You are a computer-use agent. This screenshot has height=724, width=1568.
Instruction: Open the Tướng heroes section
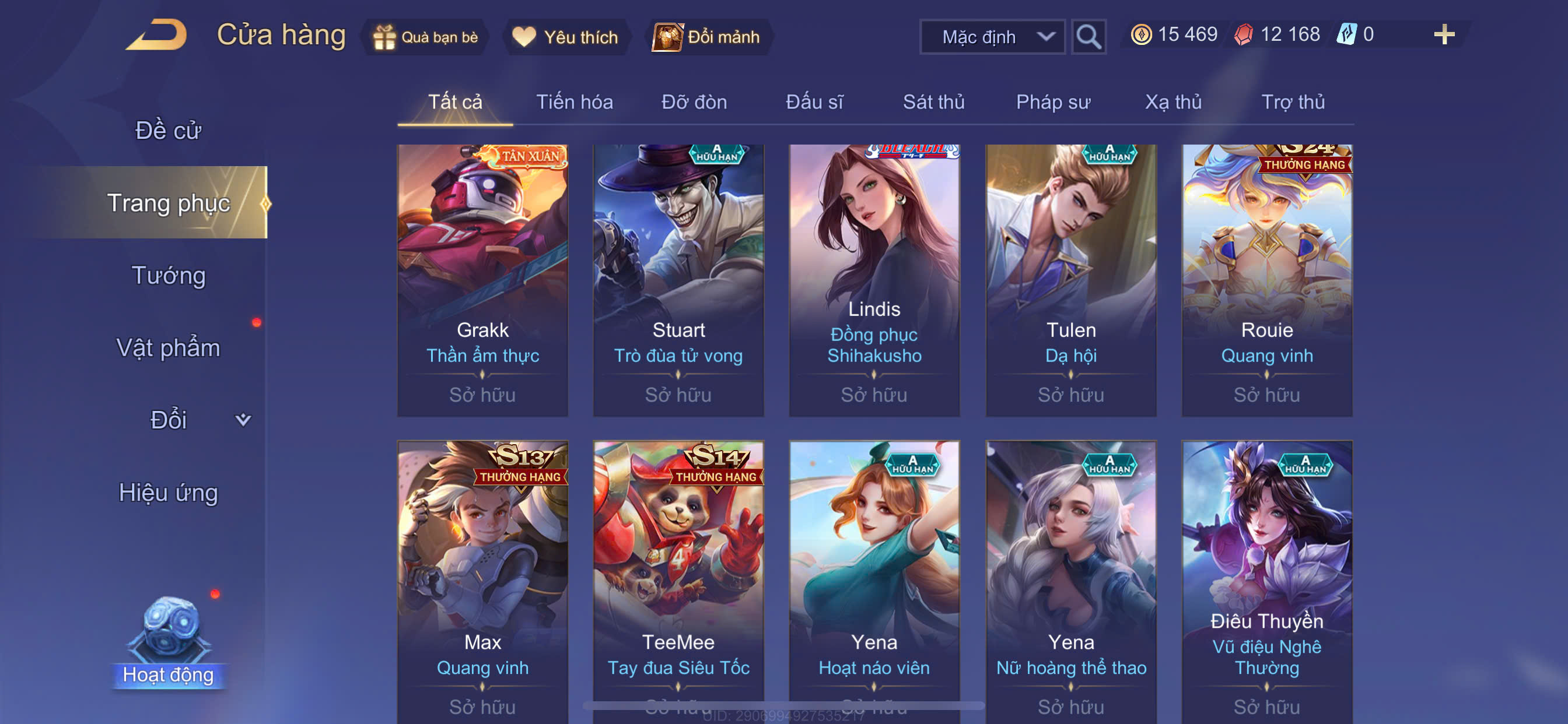pos(168,276)
